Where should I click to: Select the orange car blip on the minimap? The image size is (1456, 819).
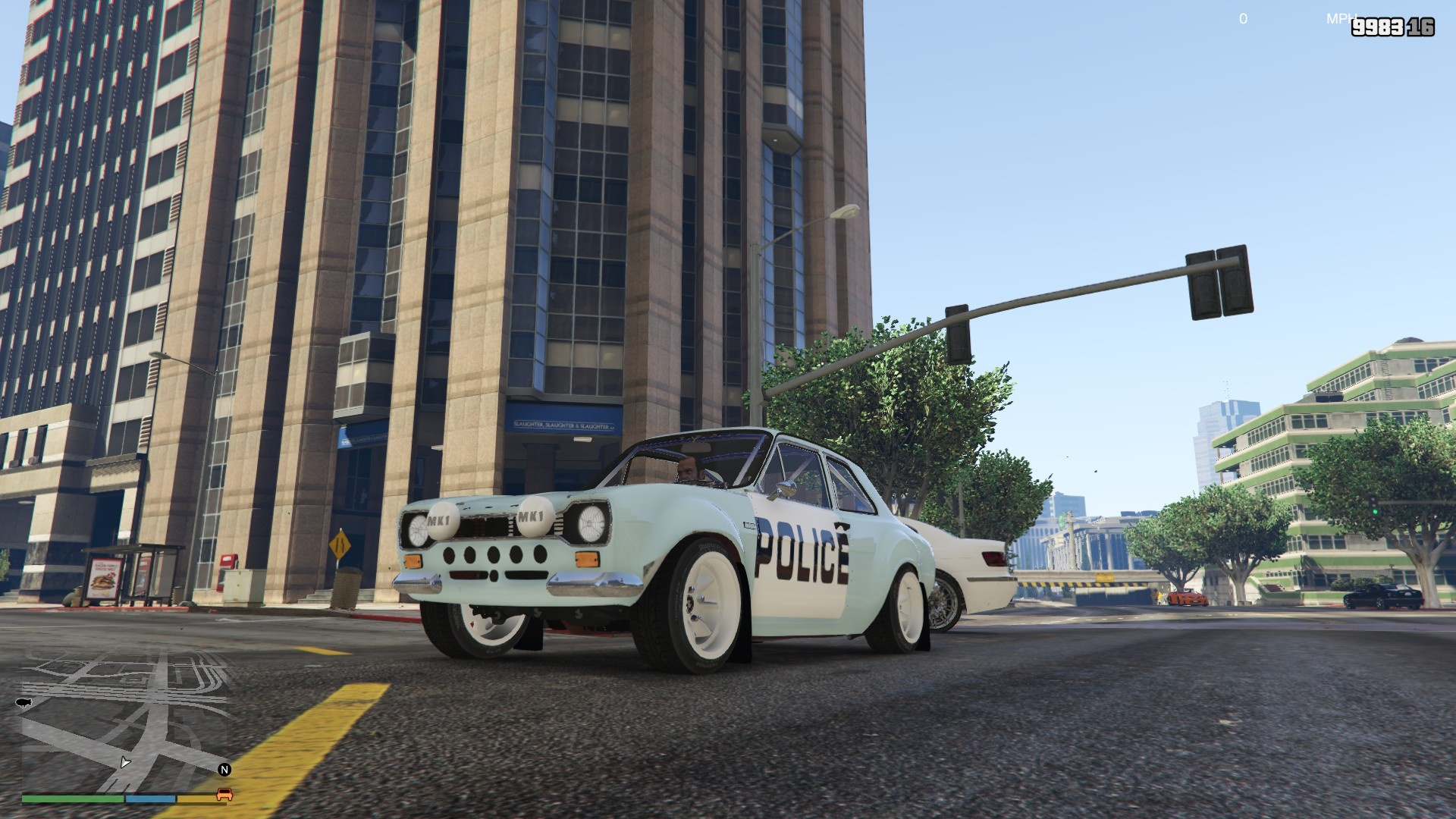[224, 794]
